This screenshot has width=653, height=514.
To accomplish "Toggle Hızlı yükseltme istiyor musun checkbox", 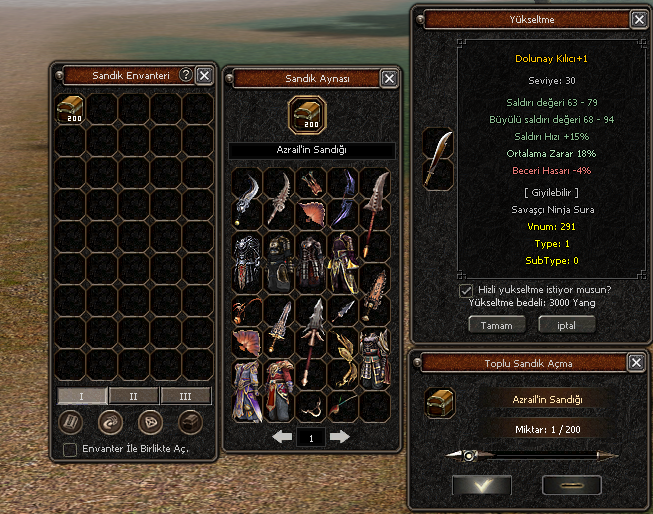I will coord(466,290).
